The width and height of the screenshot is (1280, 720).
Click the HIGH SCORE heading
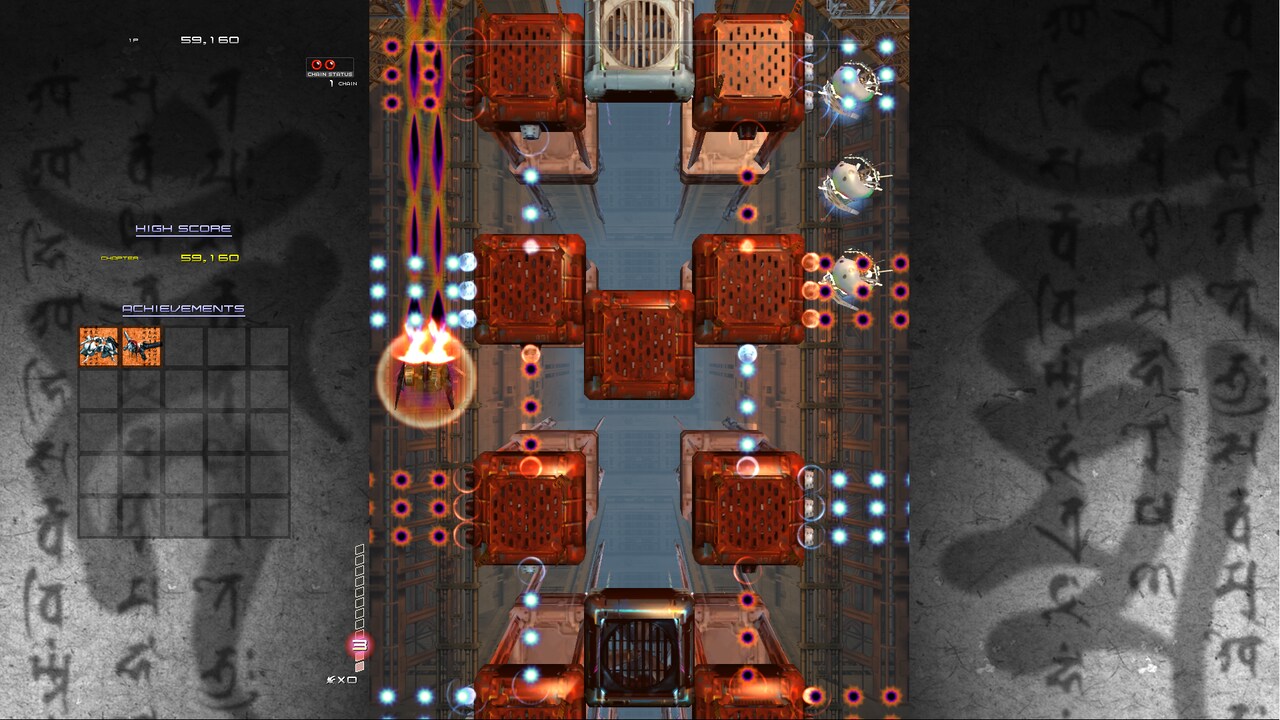tap(183, 227)
